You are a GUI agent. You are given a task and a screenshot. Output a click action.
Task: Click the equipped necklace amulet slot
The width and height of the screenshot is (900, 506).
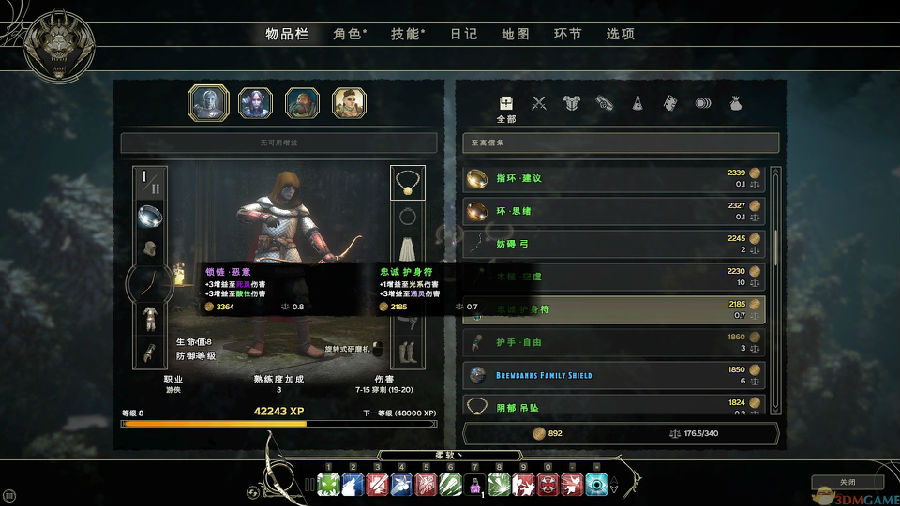point(407,182)
